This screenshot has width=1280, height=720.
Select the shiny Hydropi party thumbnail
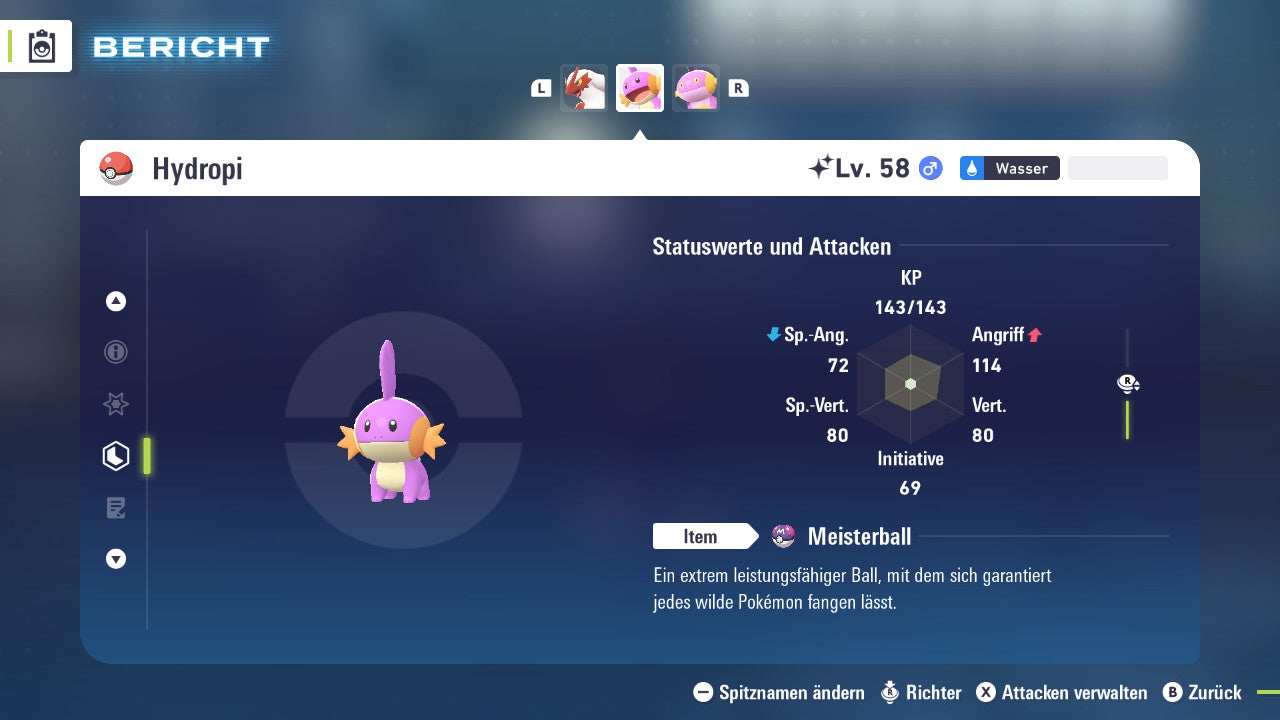tap(639, 87)
